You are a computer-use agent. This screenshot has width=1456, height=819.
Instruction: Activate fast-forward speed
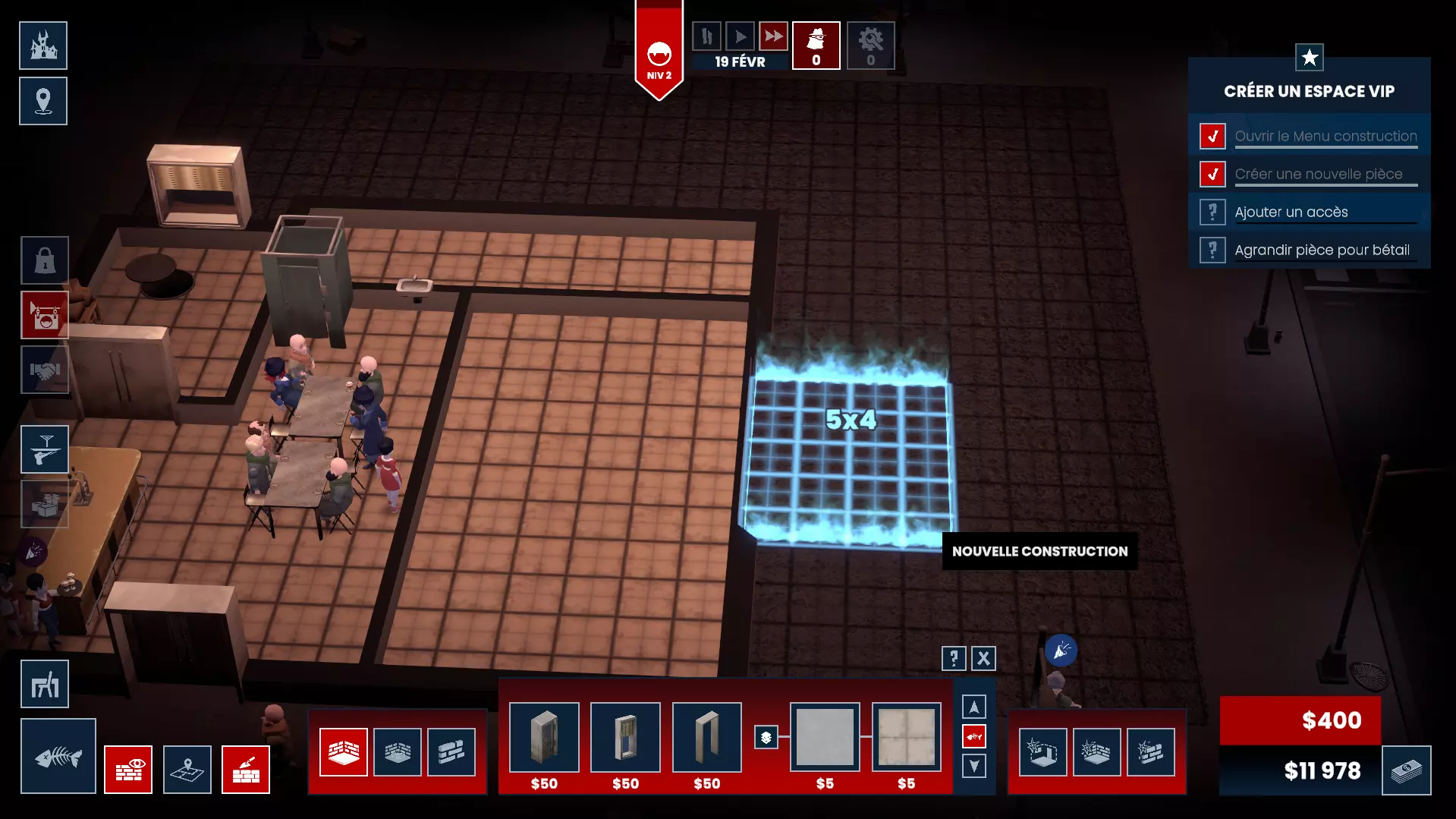[x=773, y=36]
